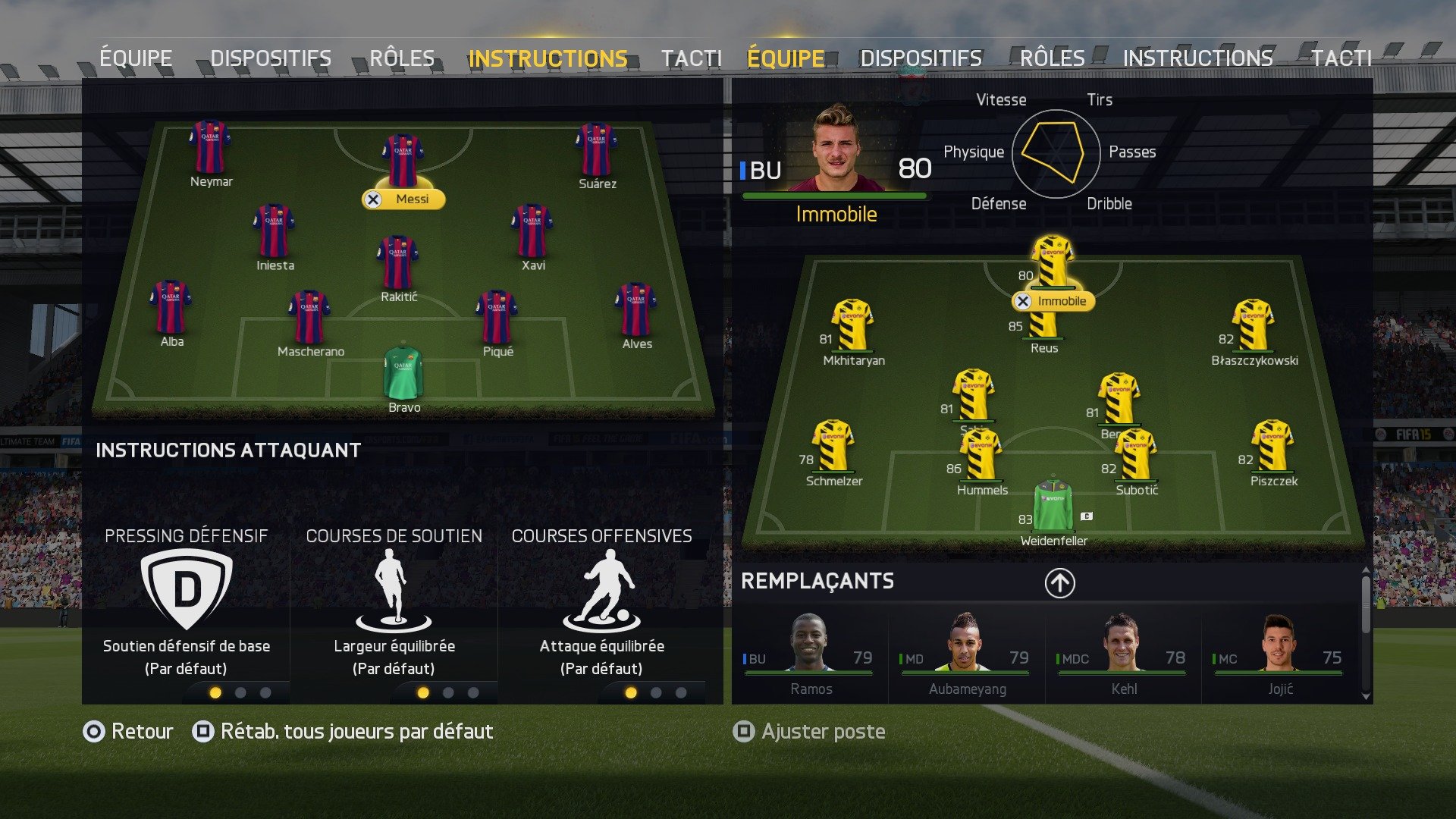
Task: Select Bravo the Barcelona goalkeeper
Action: [x=405, y=377]
